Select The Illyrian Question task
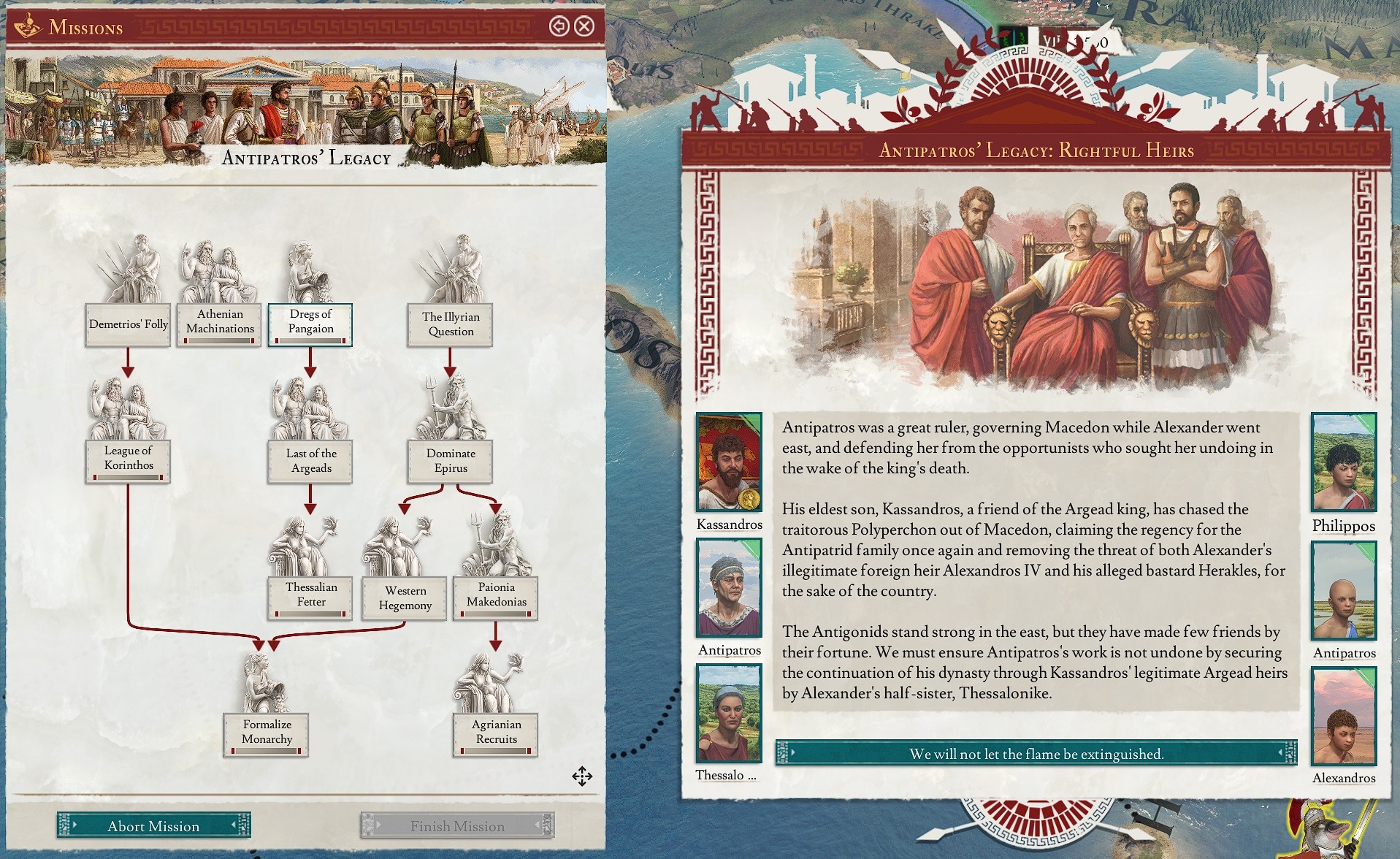Image resolution: width=1400 pixels, height=859 pixels. pos(451,324)
